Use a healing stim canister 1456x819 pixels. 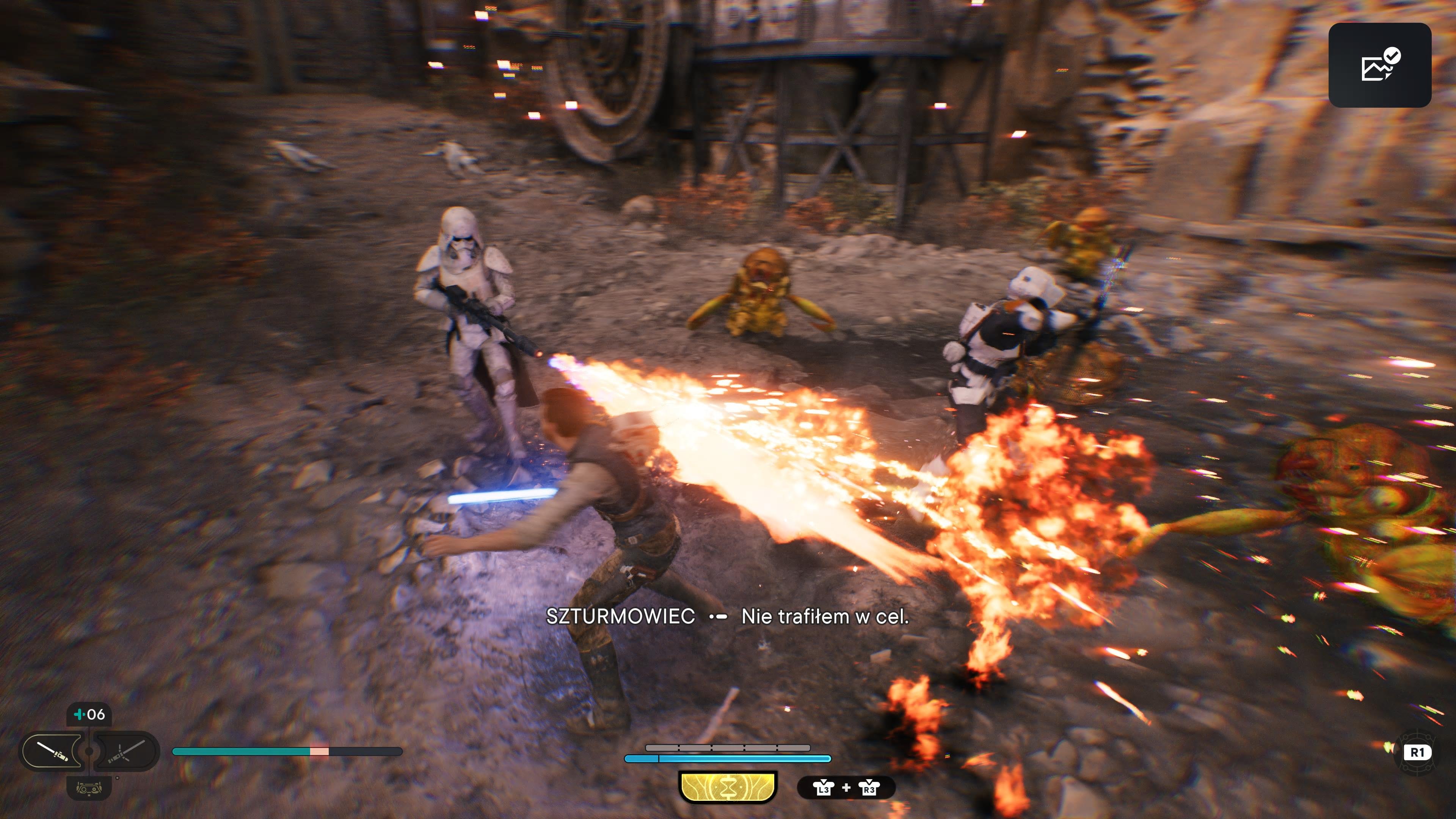tap(89, 714)
